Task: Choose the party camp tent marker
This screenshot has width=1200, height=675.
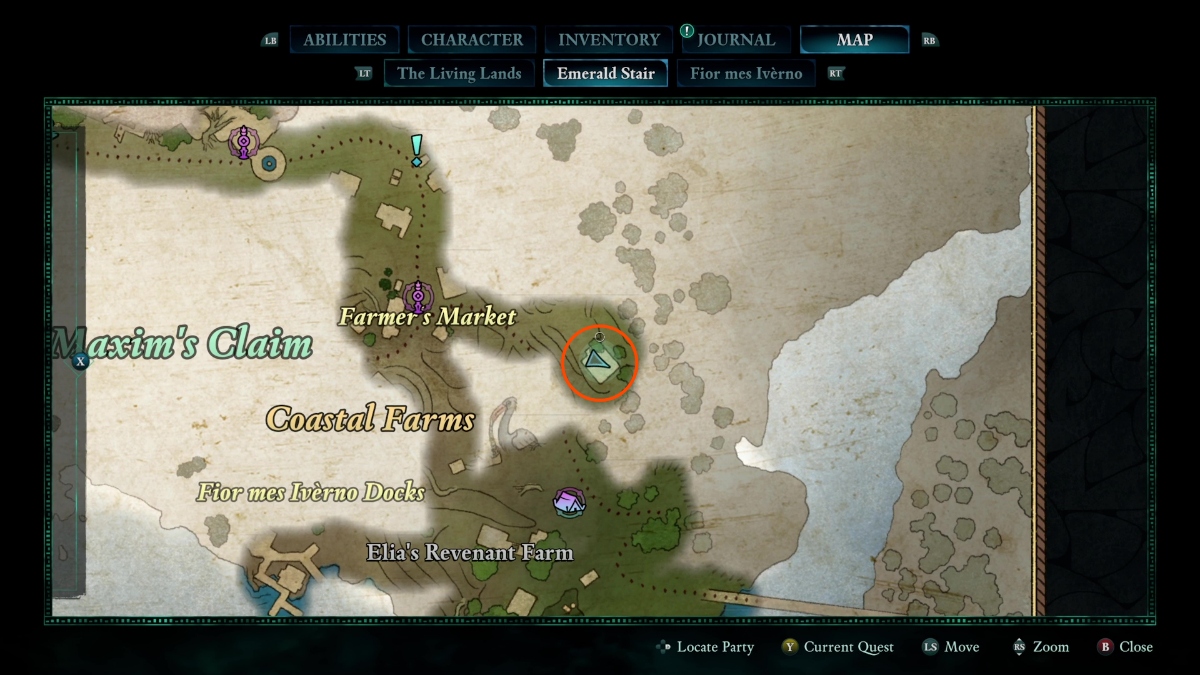Action: tap(569, 502)
